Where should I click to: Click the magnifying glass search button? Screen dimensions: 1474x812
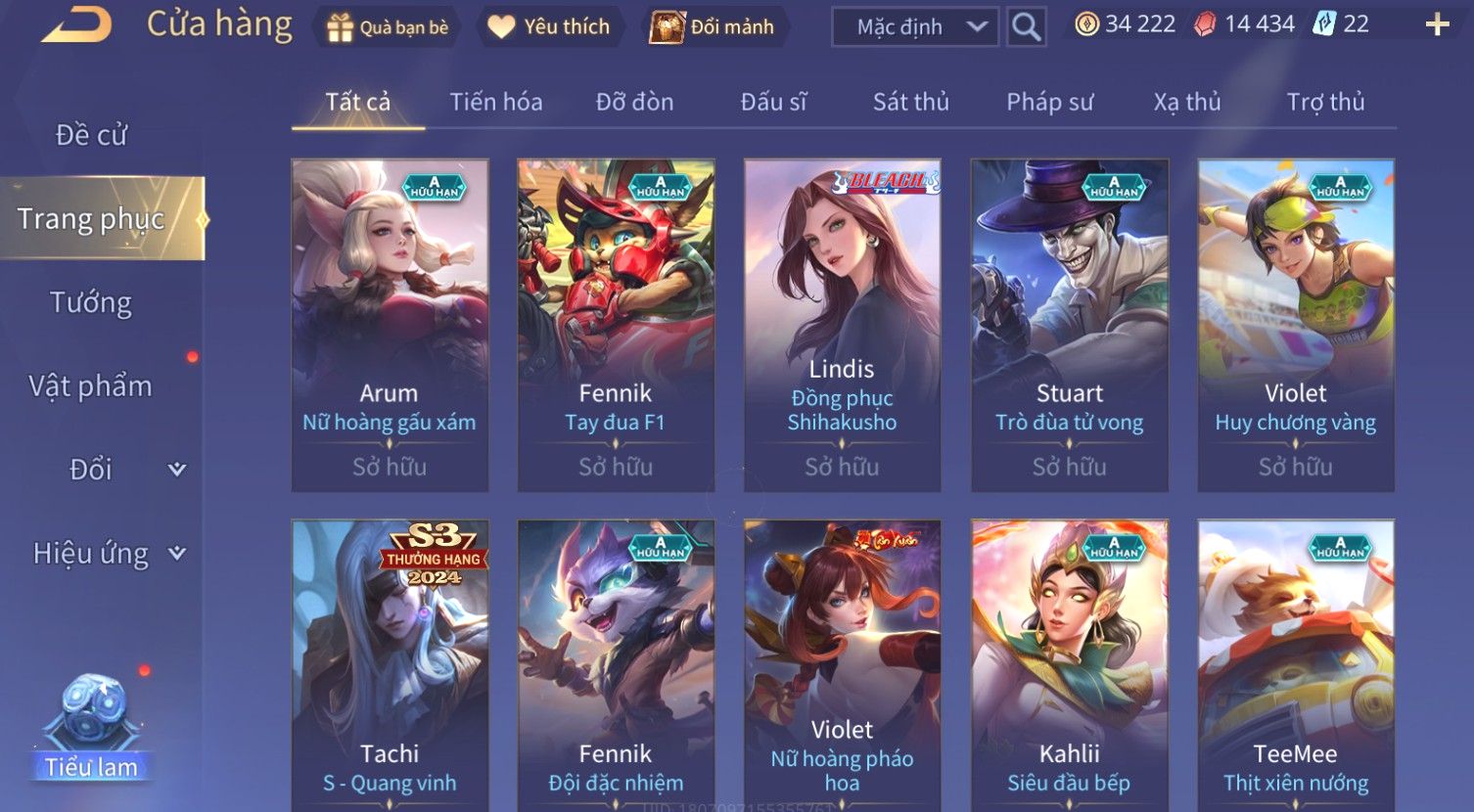[1026, 27]
